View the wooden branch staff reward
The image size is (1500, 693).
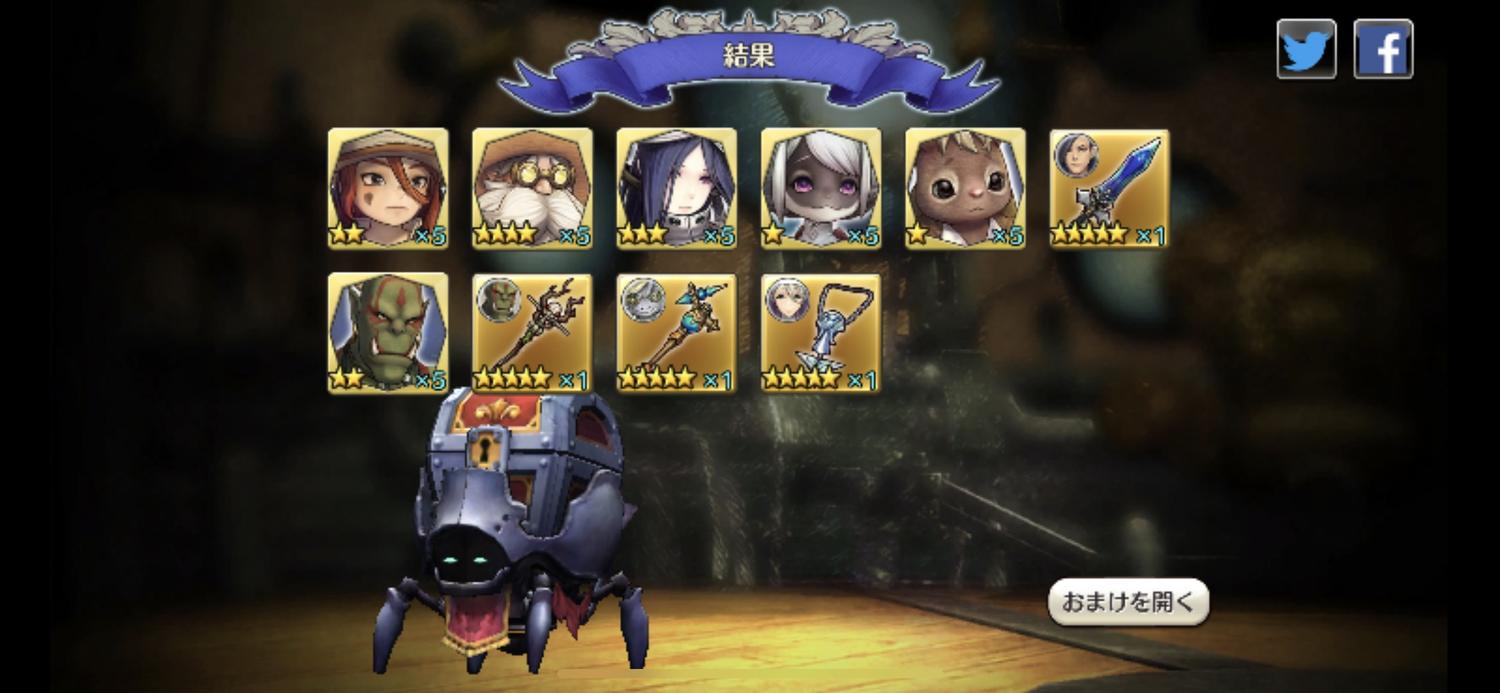pos(532,333)
